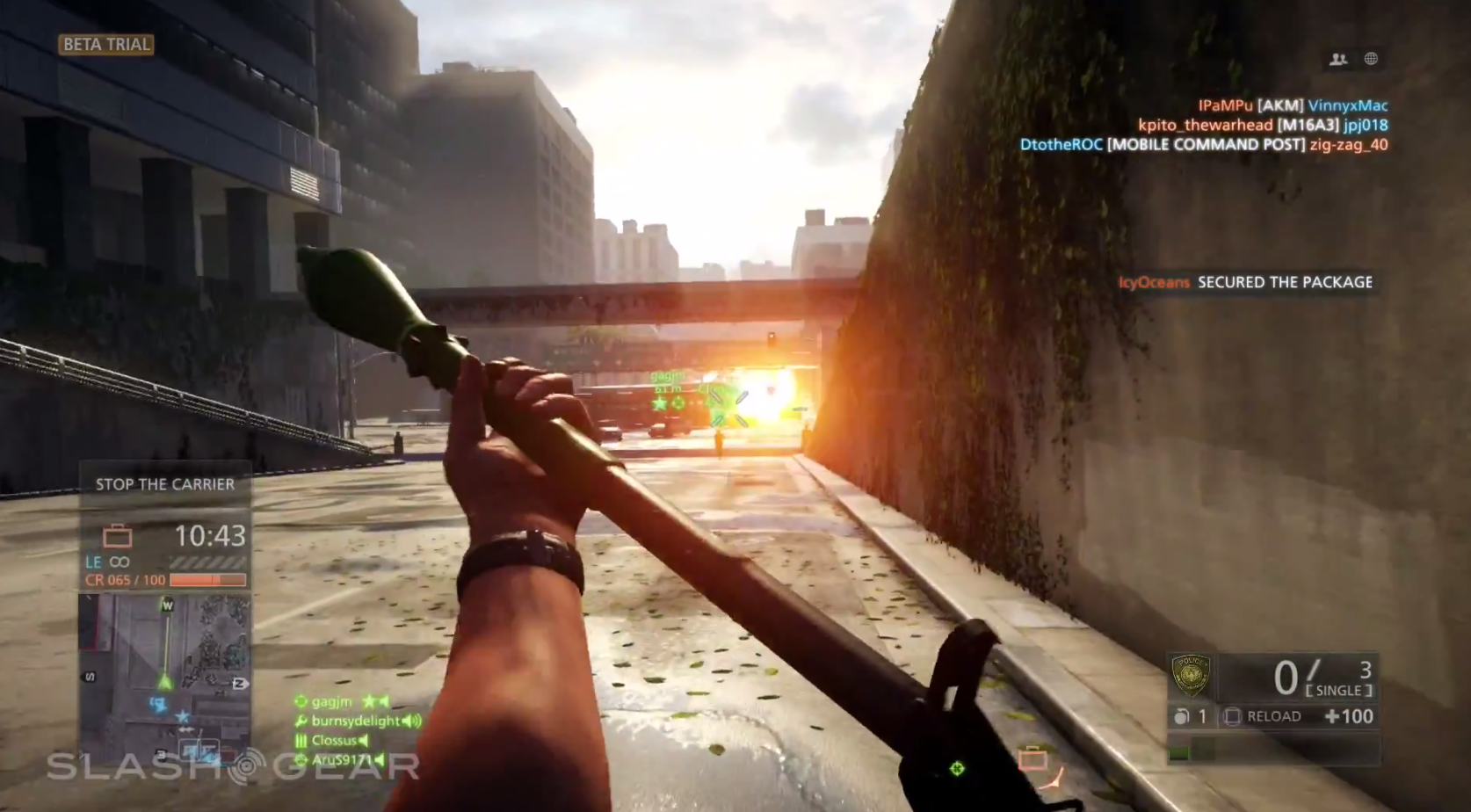
Task: Click the green health bar segment
Action: tap(1181, 750)
